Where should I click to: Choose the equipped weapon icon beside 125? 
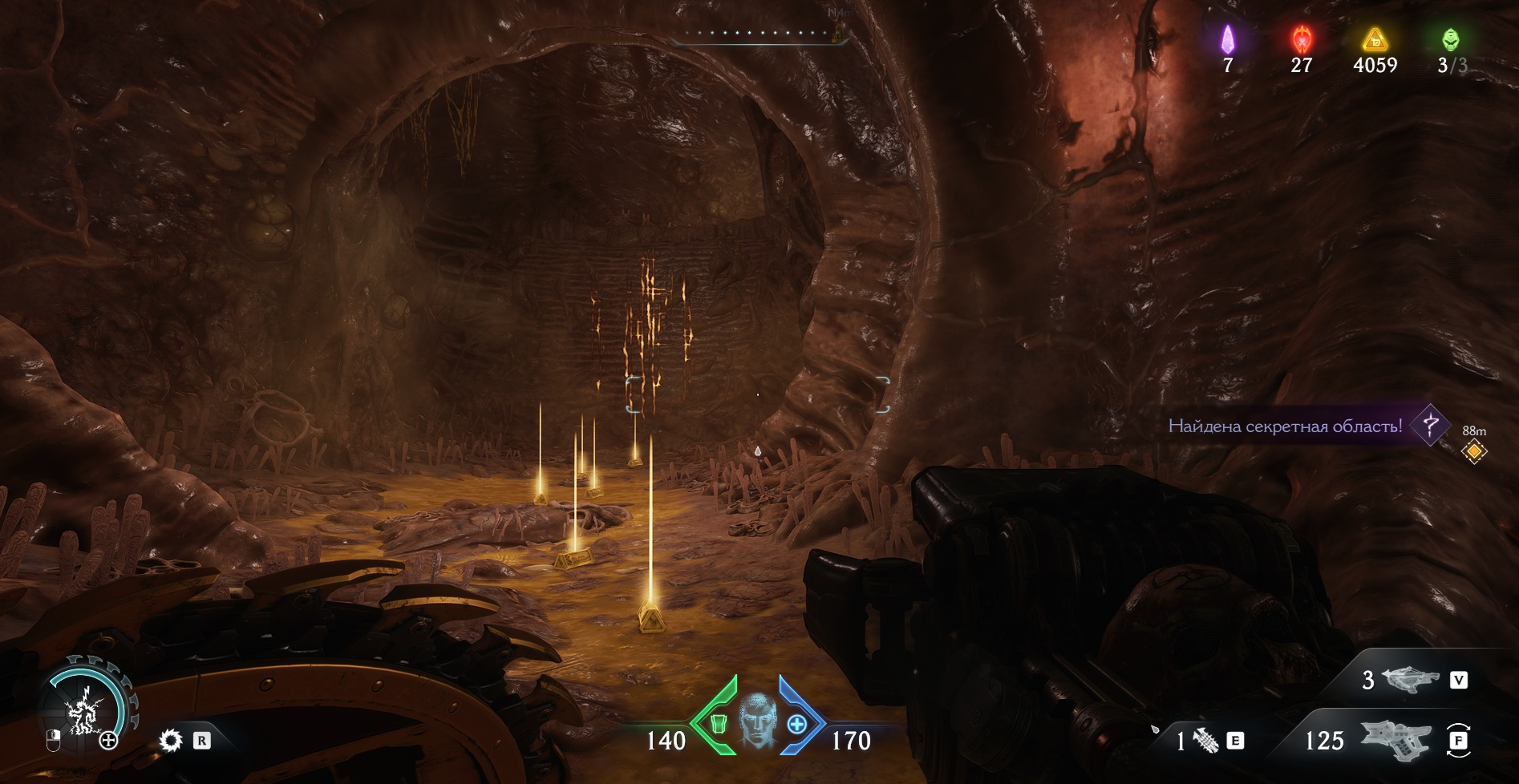pyautogui.click(x=1394, y=739)
